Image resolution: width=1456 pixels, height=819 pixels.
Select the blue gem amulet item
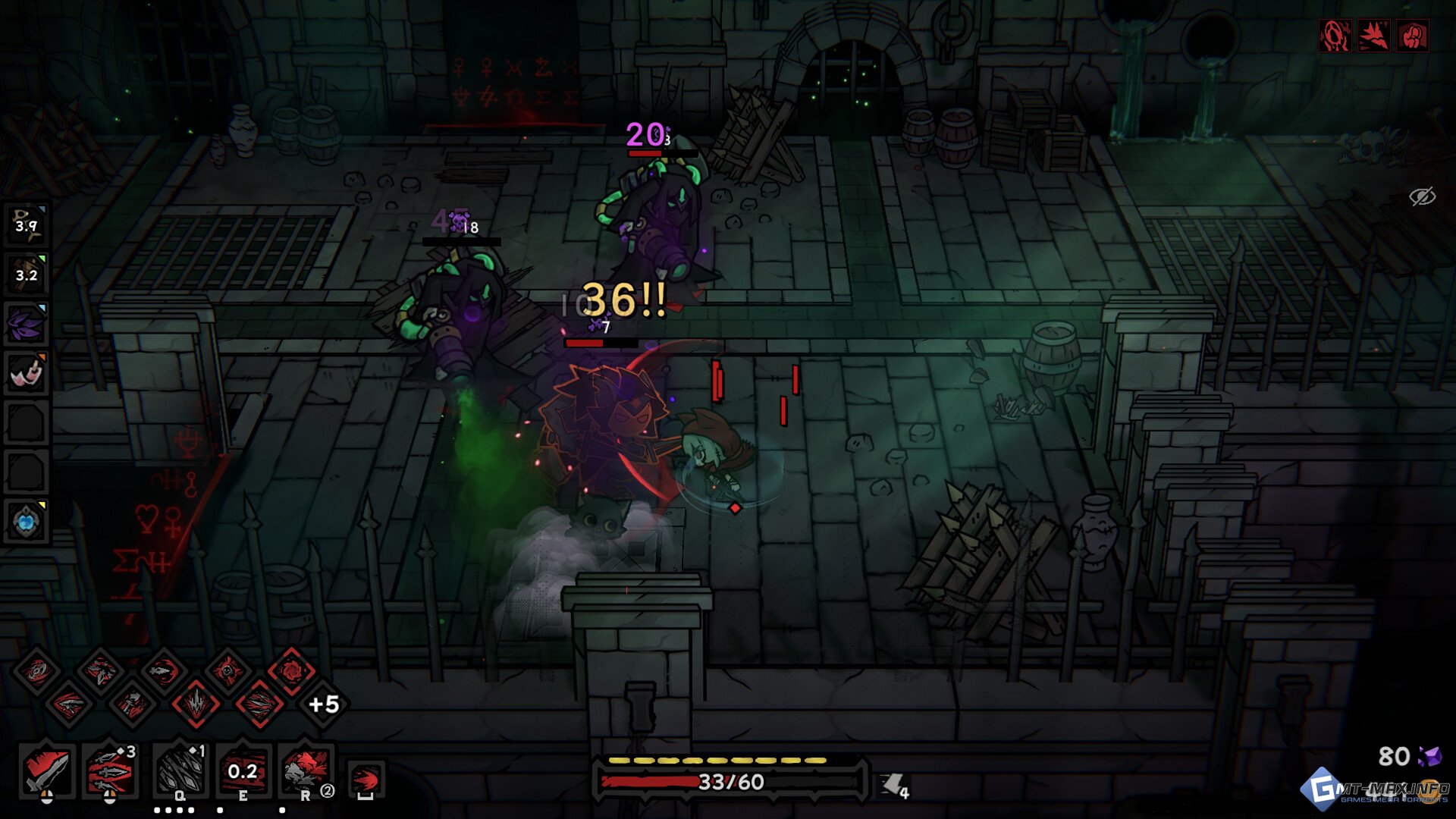(x=27, y=522)
